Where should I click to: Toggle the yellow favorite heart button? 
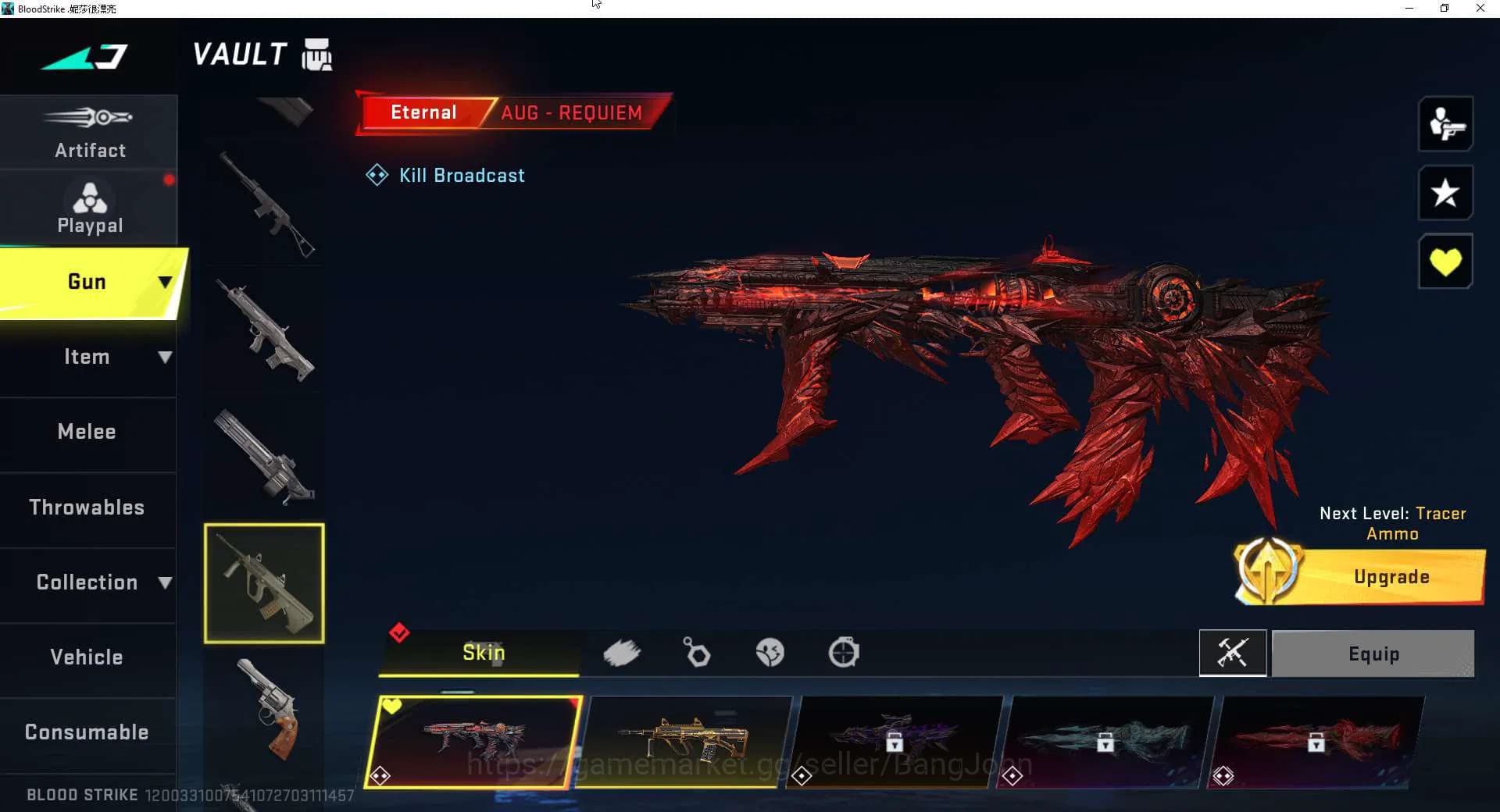[x=1445, y=261]
